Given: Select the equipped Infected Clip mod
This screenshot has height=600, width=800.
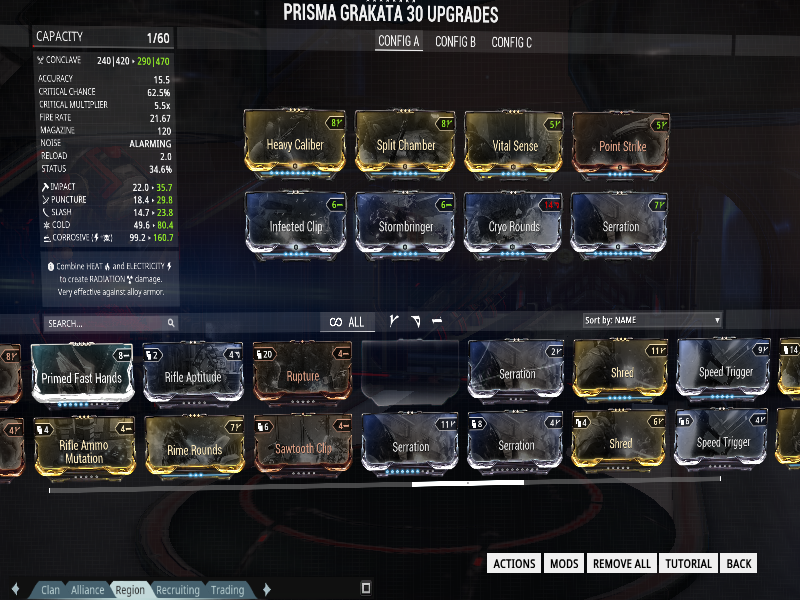Looking at the screenshot, I should [295, 226].
